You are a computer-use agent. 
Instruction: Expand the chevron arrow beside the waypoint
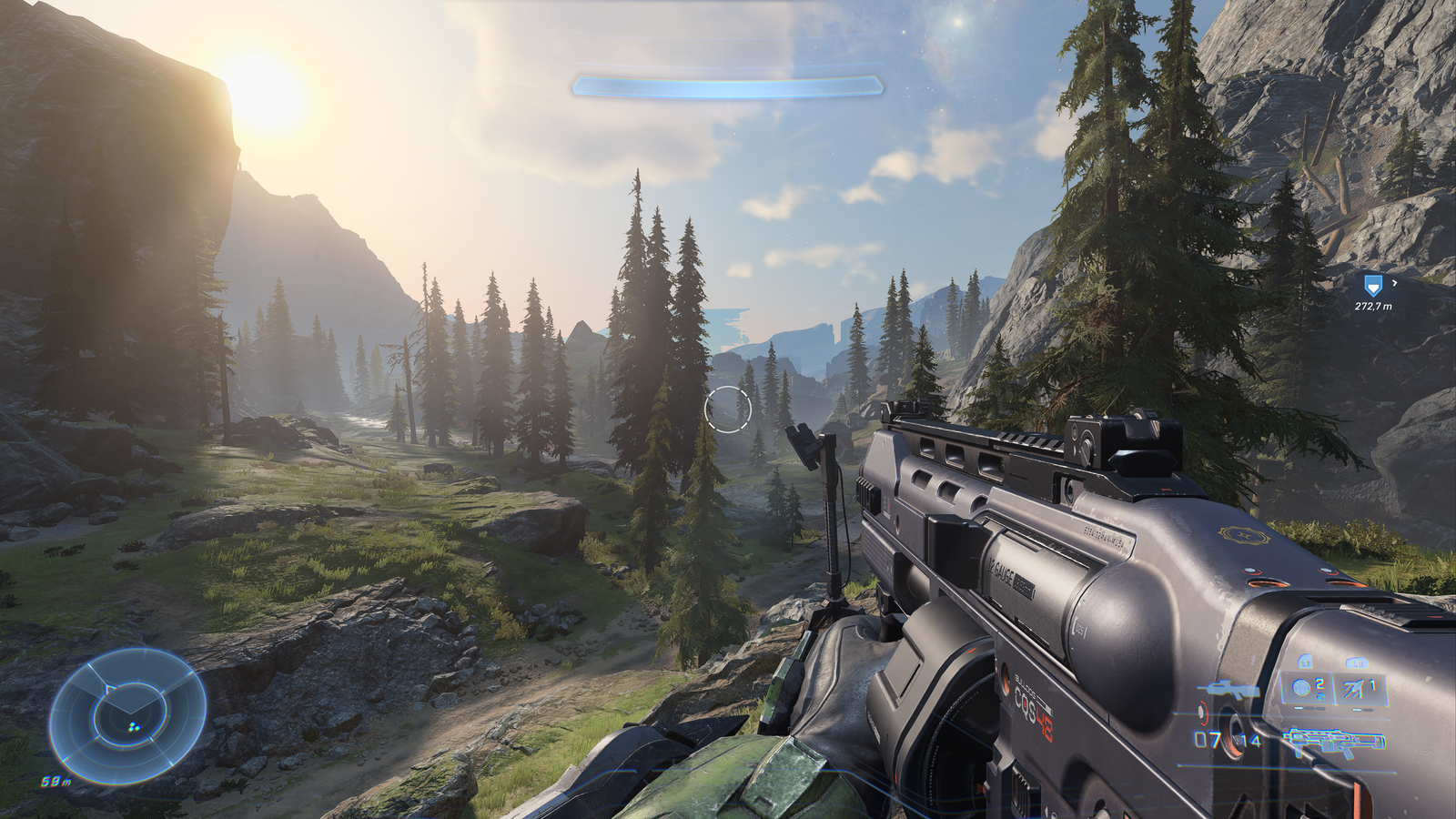point(1394,282)
